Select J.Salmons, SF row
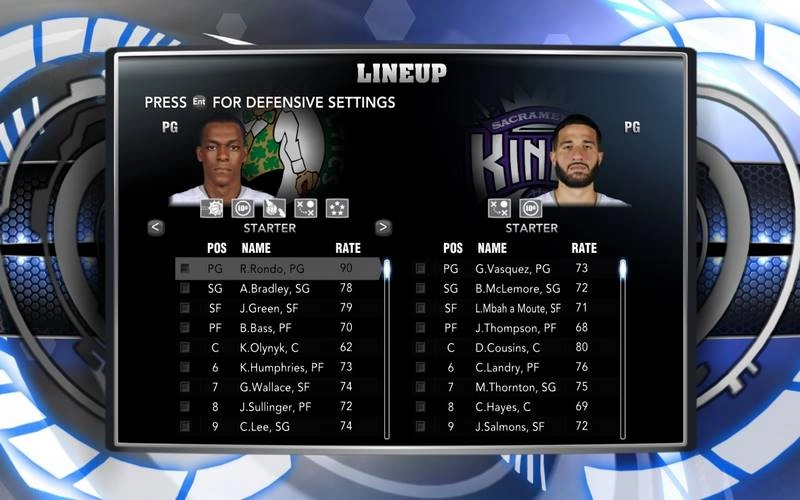 (x=512, y=426)
